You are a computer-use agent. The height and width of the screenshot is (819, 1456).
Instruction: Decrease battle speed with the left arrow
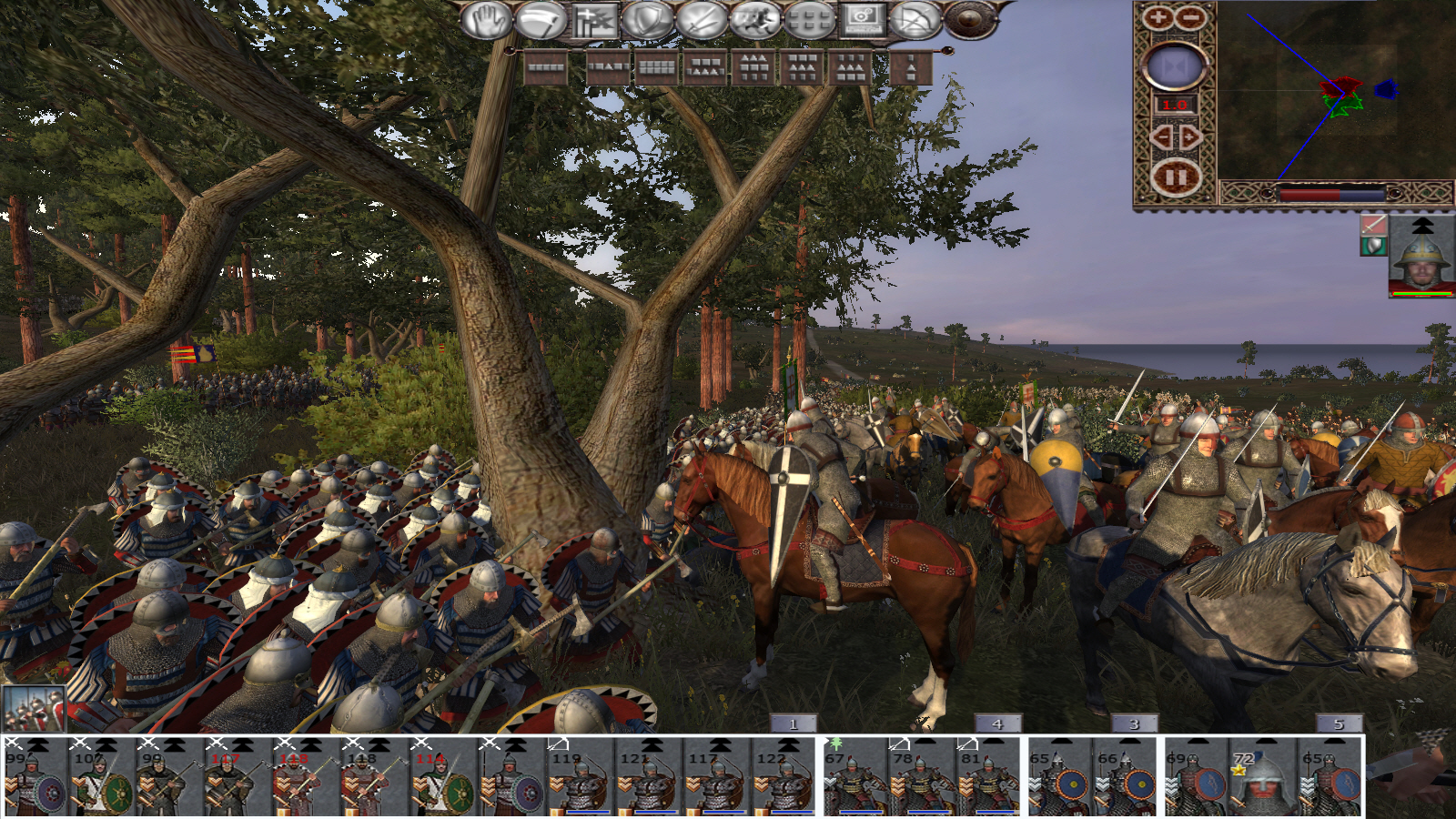pos(1161,137)
